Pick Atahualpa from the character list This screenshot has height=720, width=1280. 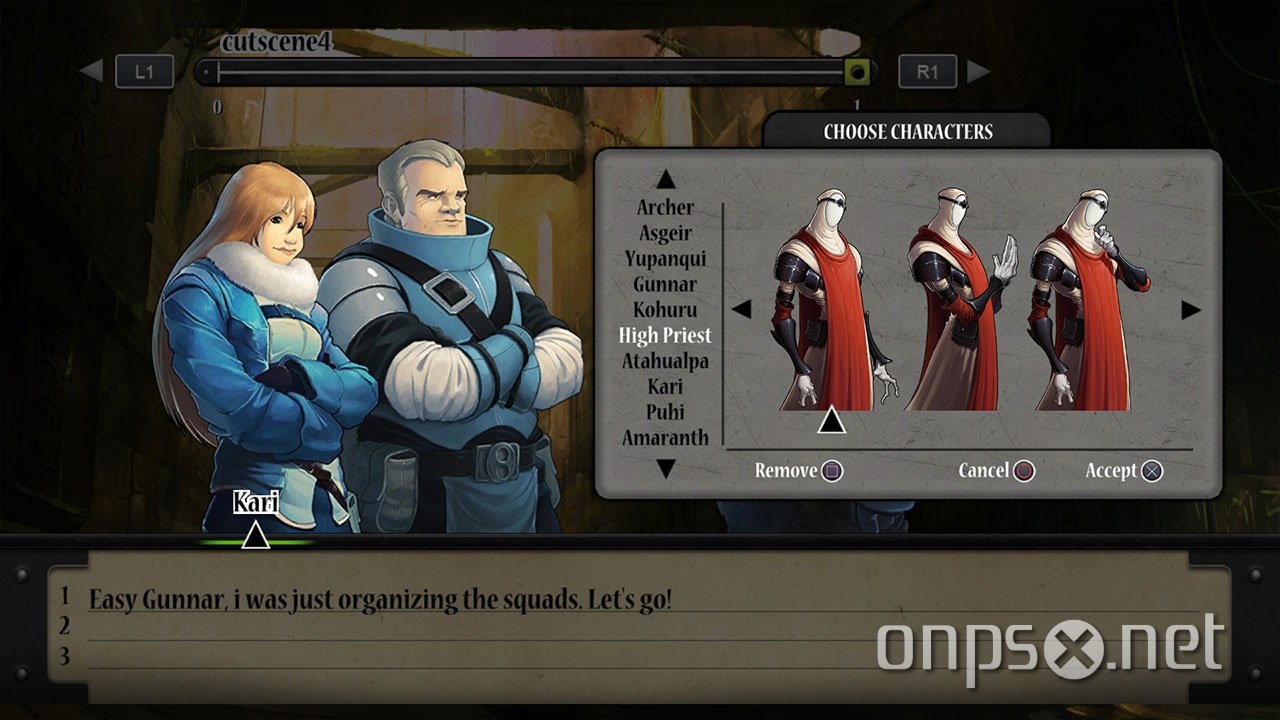[665, 361]
